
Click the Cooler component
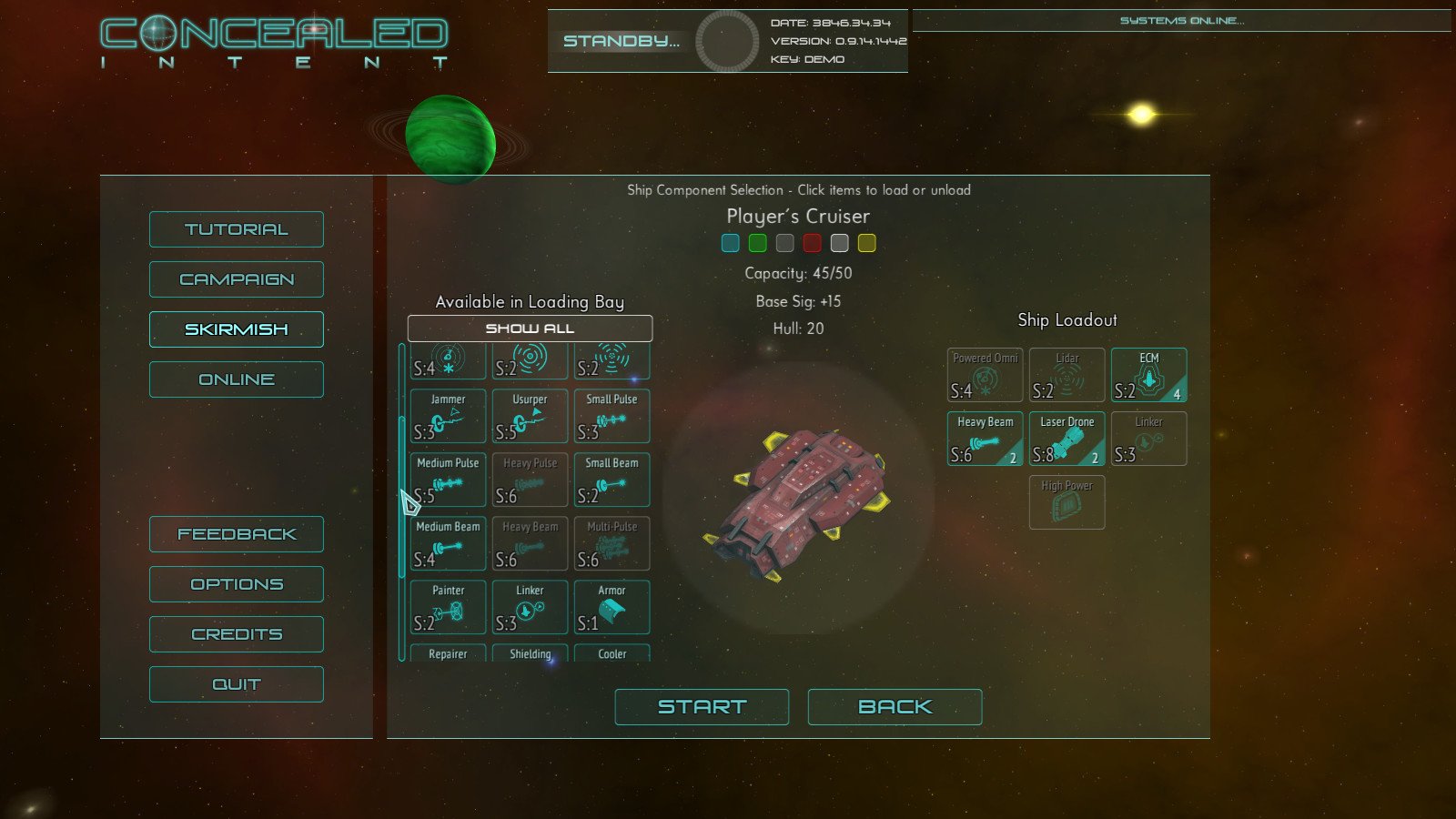[x=612, y=654]
